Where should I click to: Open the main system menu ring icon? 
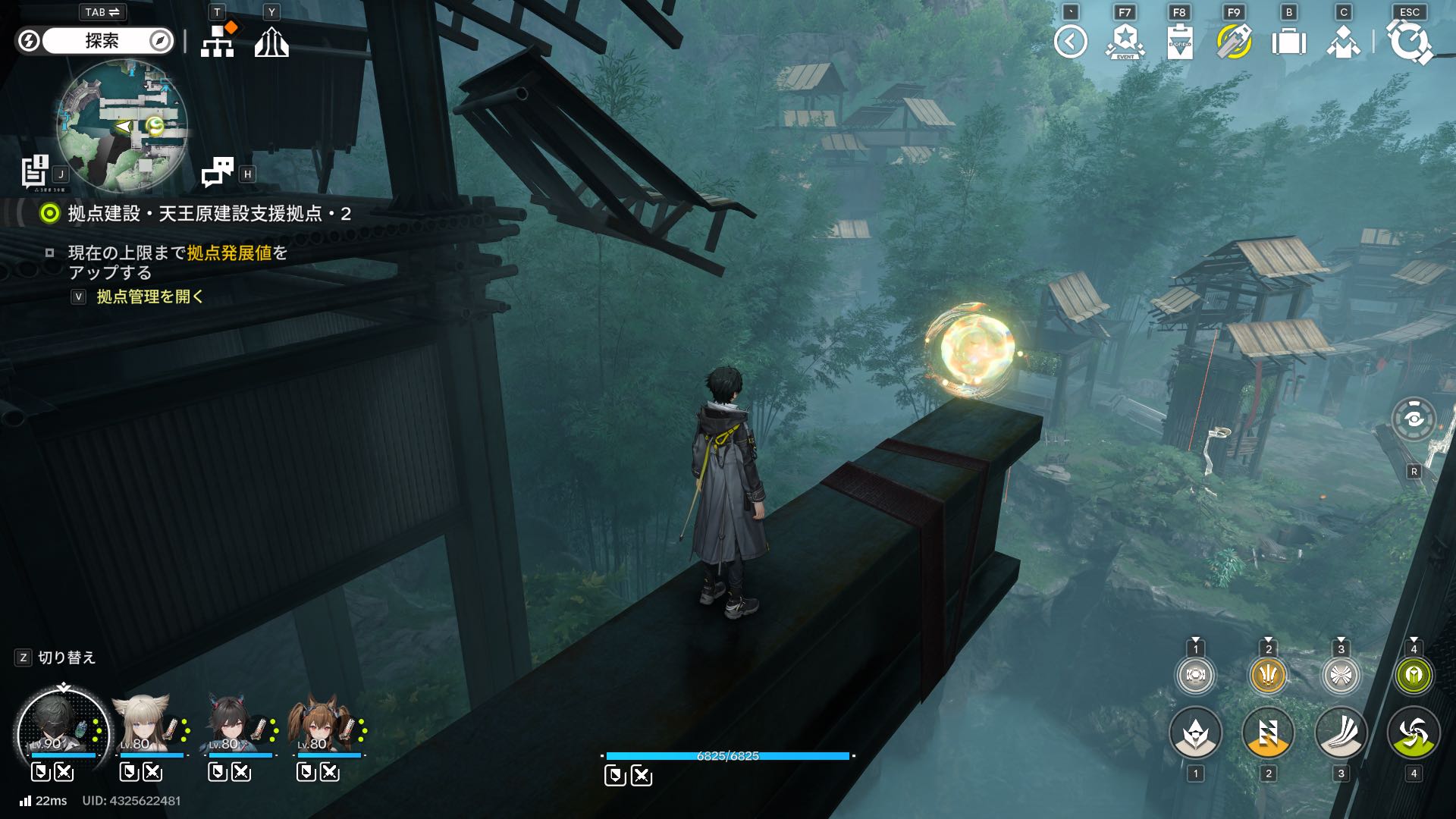point(1409,42)
